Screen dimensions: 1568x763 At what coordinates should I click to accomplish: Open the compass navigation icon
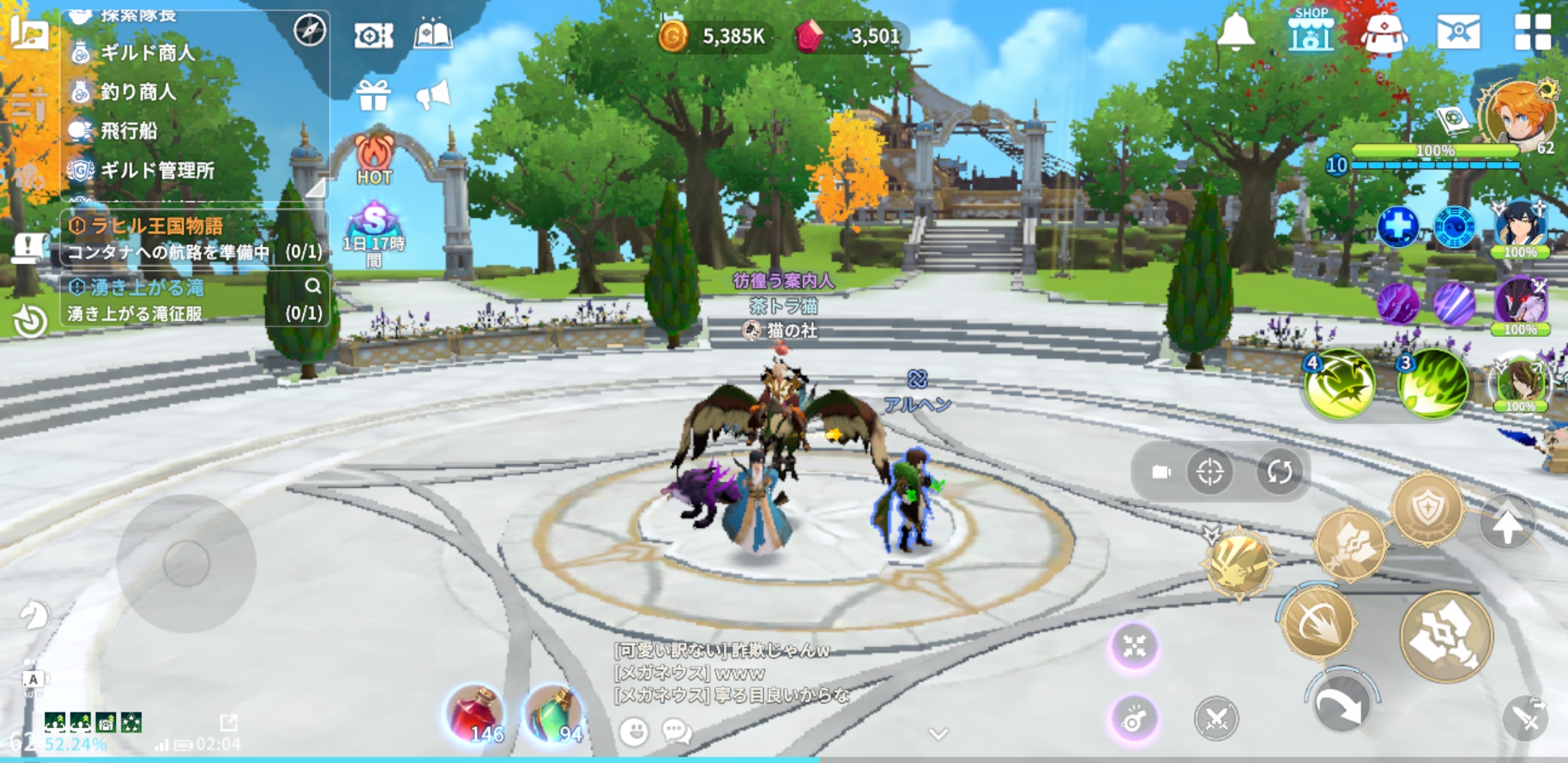point(309,30)
